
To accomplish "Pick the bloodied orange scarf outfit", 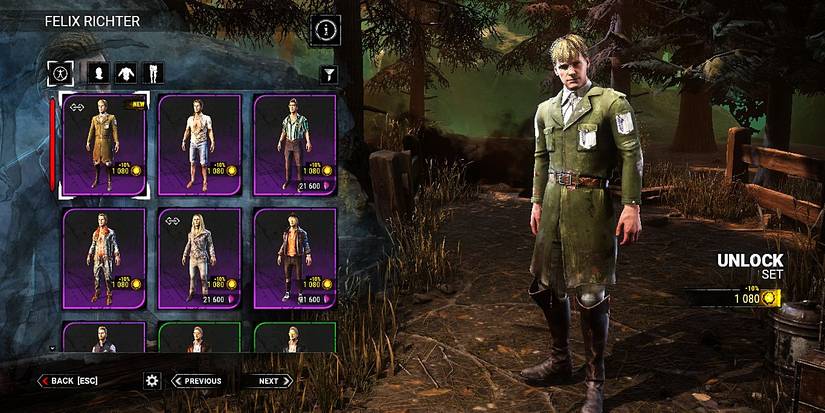I will tap(104, 257).
